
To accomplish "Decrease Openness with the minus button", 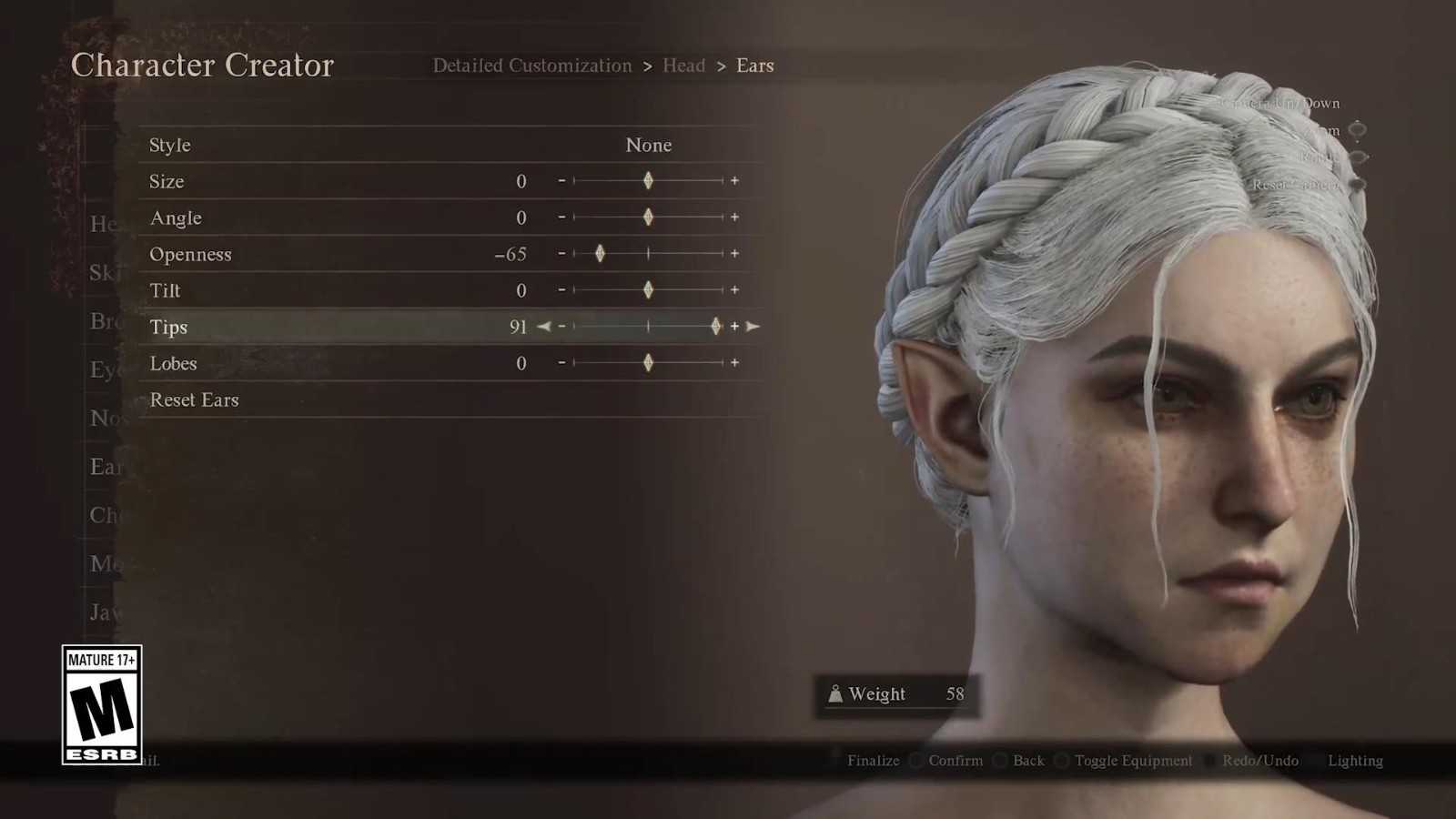I will coord(561,254).
